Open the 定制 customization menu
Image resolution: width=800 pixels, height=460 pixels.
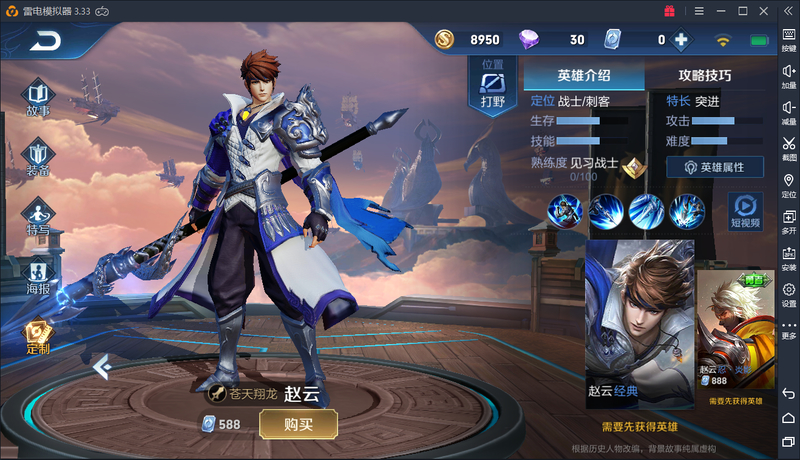pyautogui.click(x=39, y=337)
